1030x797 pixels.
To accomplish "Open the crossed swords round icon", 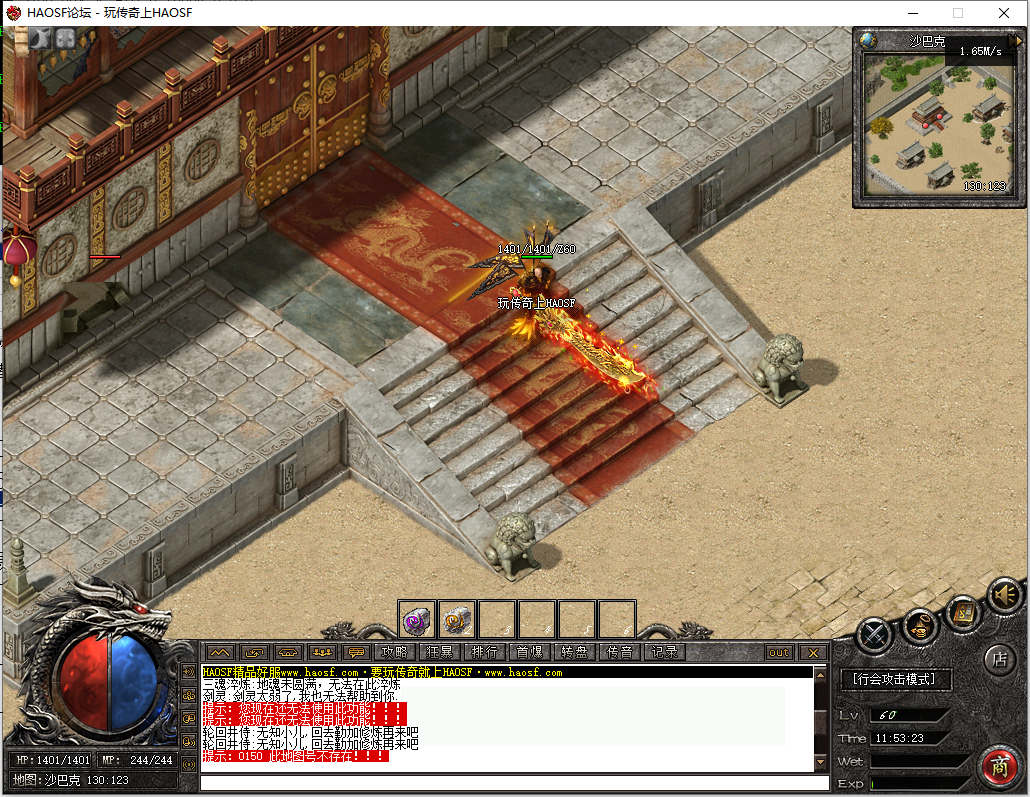I will (874, 634).
